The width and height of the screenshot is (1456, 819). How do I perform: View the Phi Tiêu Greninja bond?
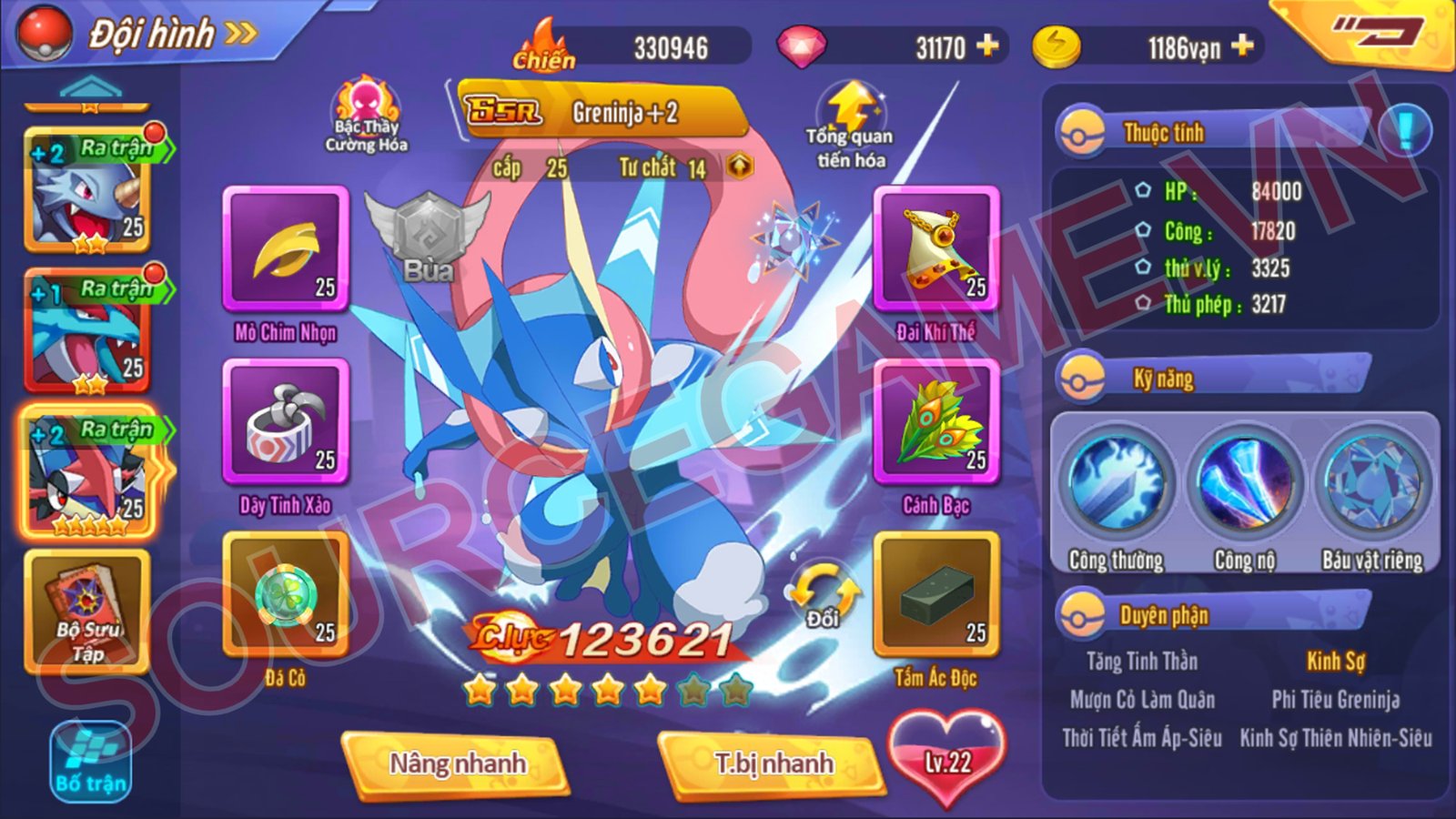click(x=1335, y=697)
